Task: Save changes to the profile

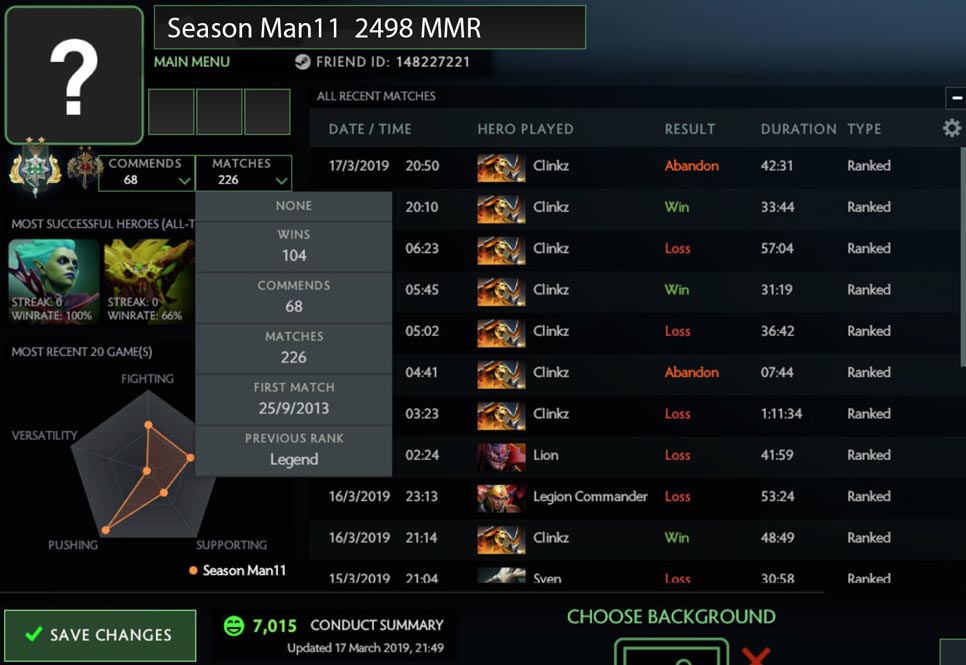Action: pyautogui.click(x=100, y=635)
